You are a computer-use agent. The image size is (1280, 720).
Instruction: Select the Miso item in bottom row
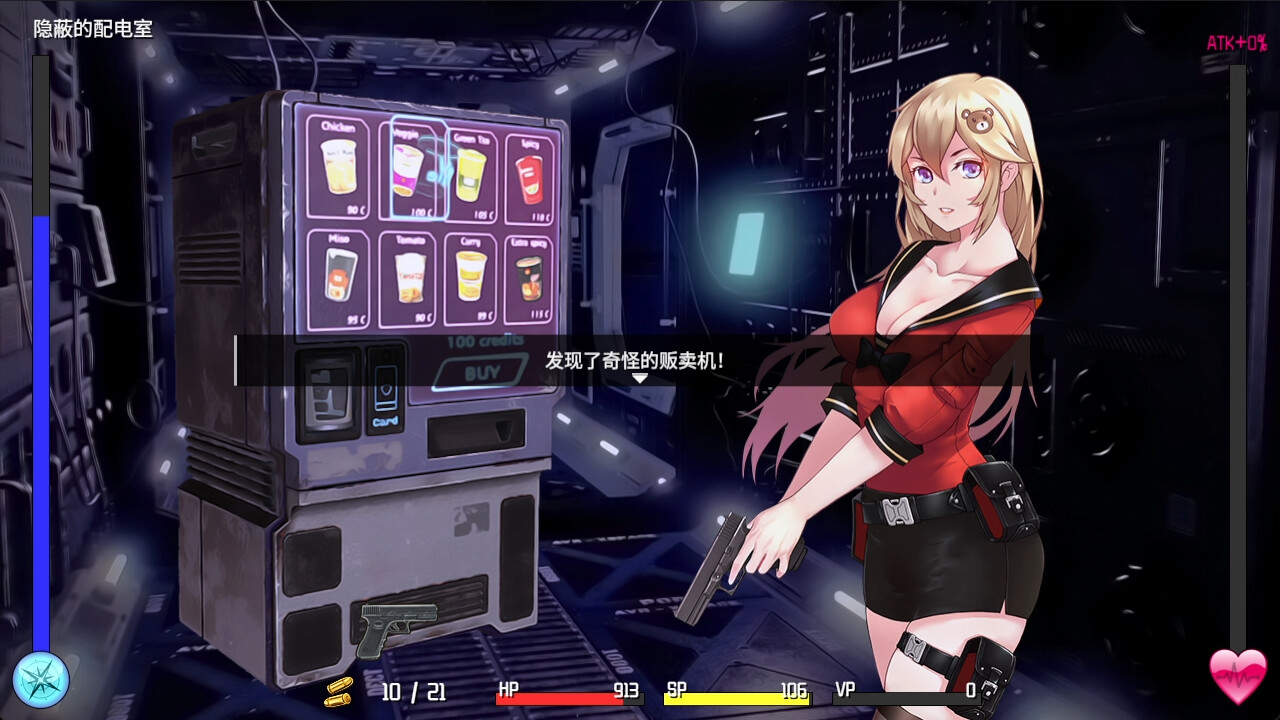pyautogui.click(x=340, y=275)
